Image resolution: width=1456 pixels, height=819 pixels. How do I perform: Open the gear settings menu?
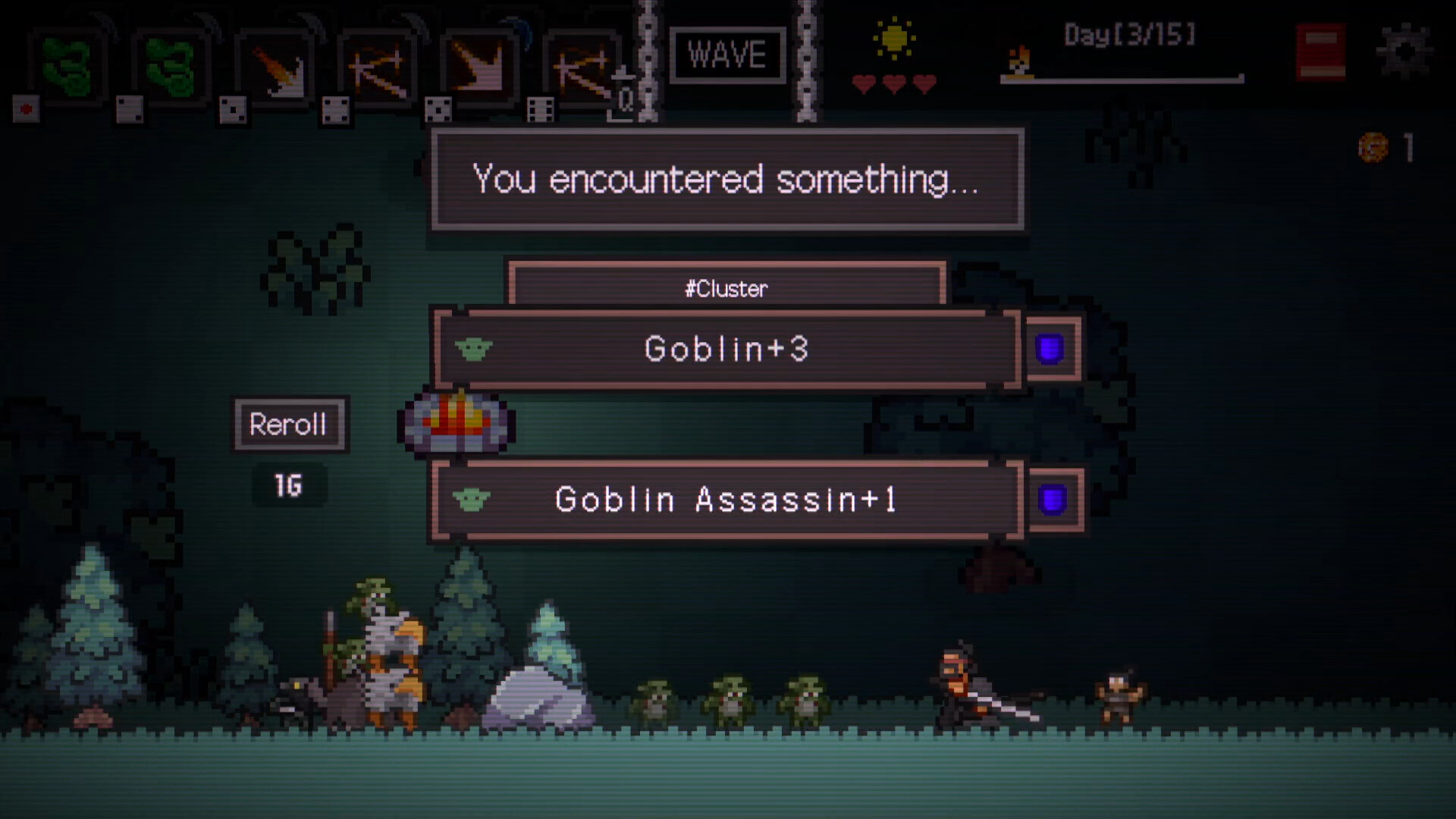click(x=1405, y=52)
